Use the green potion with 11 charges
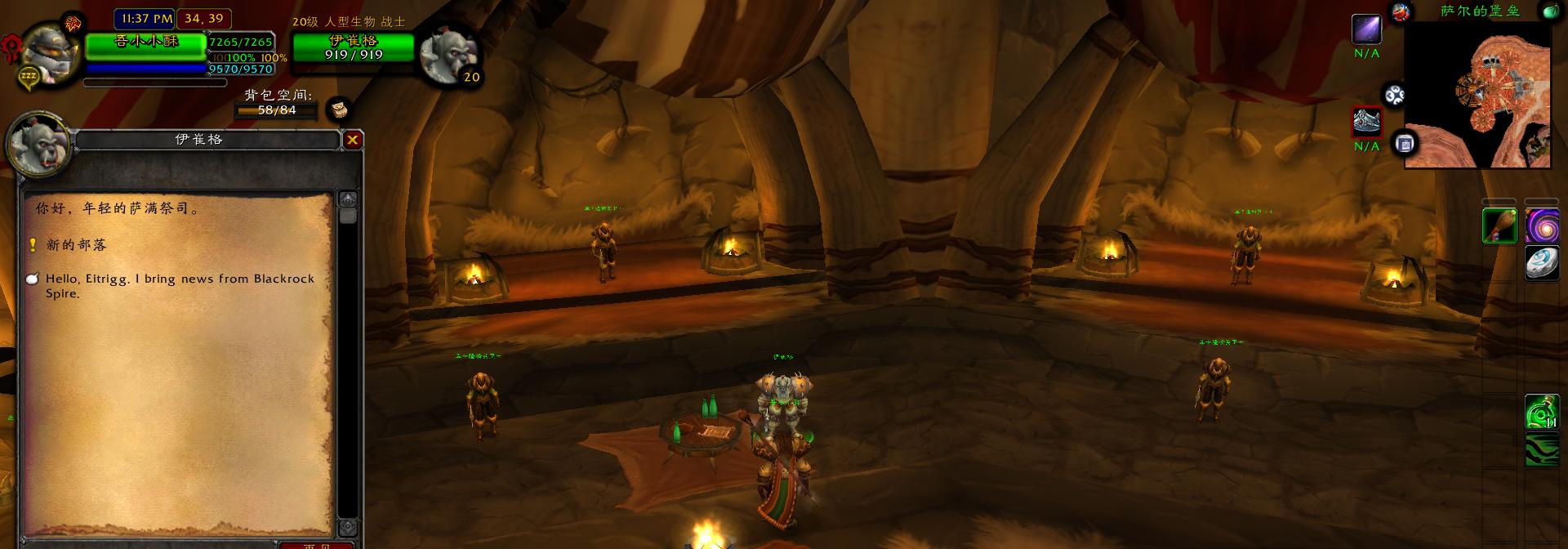Image resolution: width=1568 pixels, height=549 pixels. pyautogui.click(x=1542, y=412)
